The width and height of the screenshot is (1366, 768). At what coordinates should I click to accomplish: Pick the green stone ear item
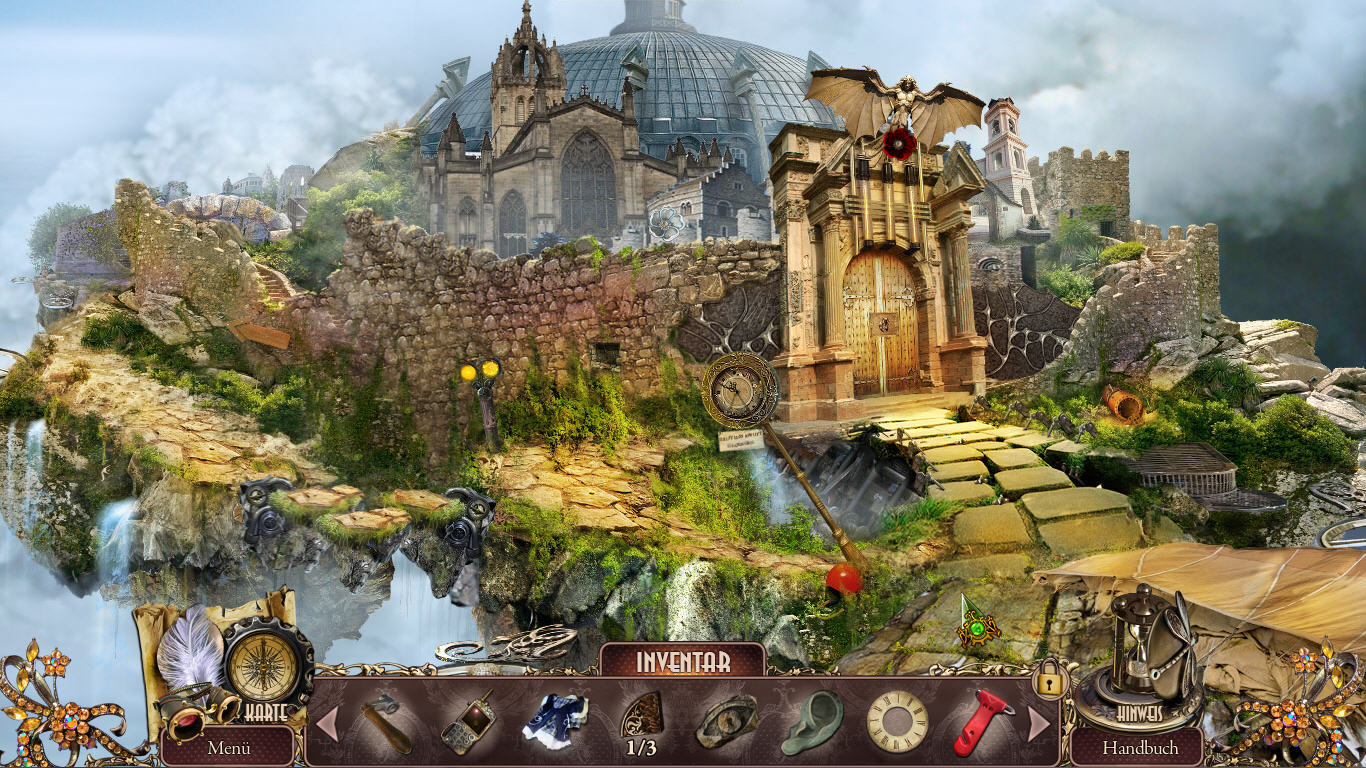pos(812,722)
